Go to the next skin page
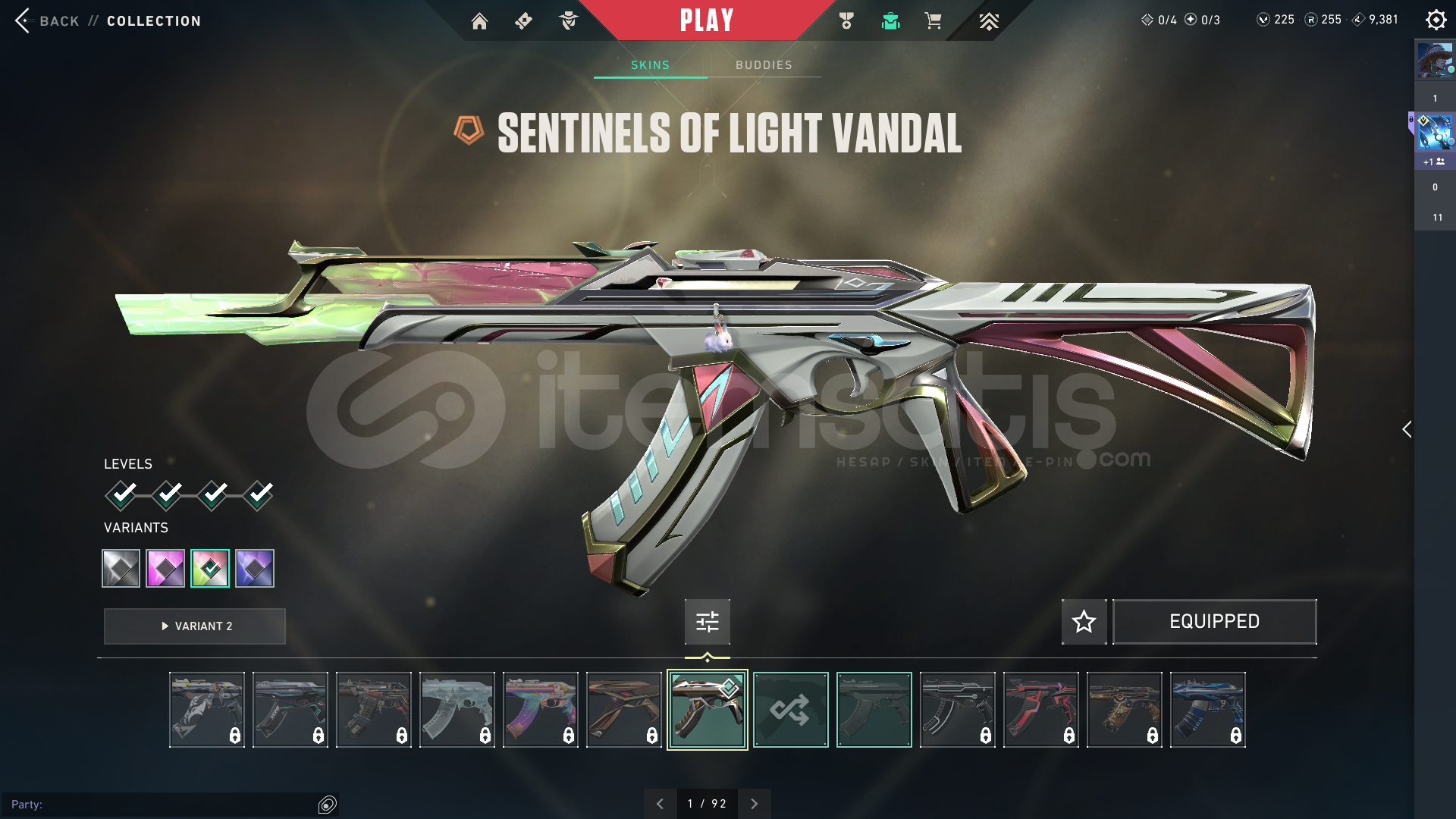 pyautogui.click(x=754, y=804)
